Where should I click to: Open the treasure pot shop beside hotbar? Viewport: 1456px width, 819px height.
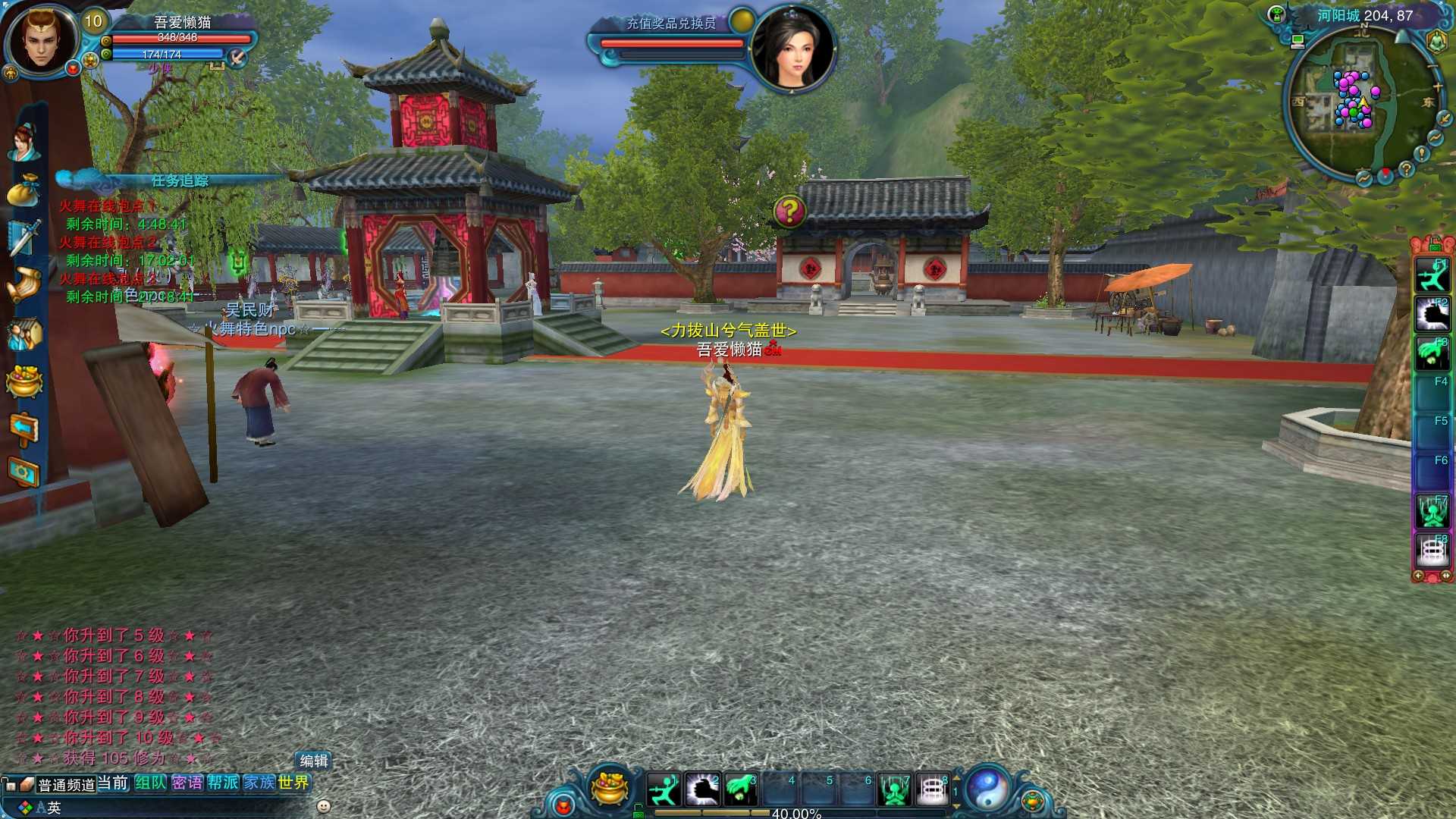(609, 788)
